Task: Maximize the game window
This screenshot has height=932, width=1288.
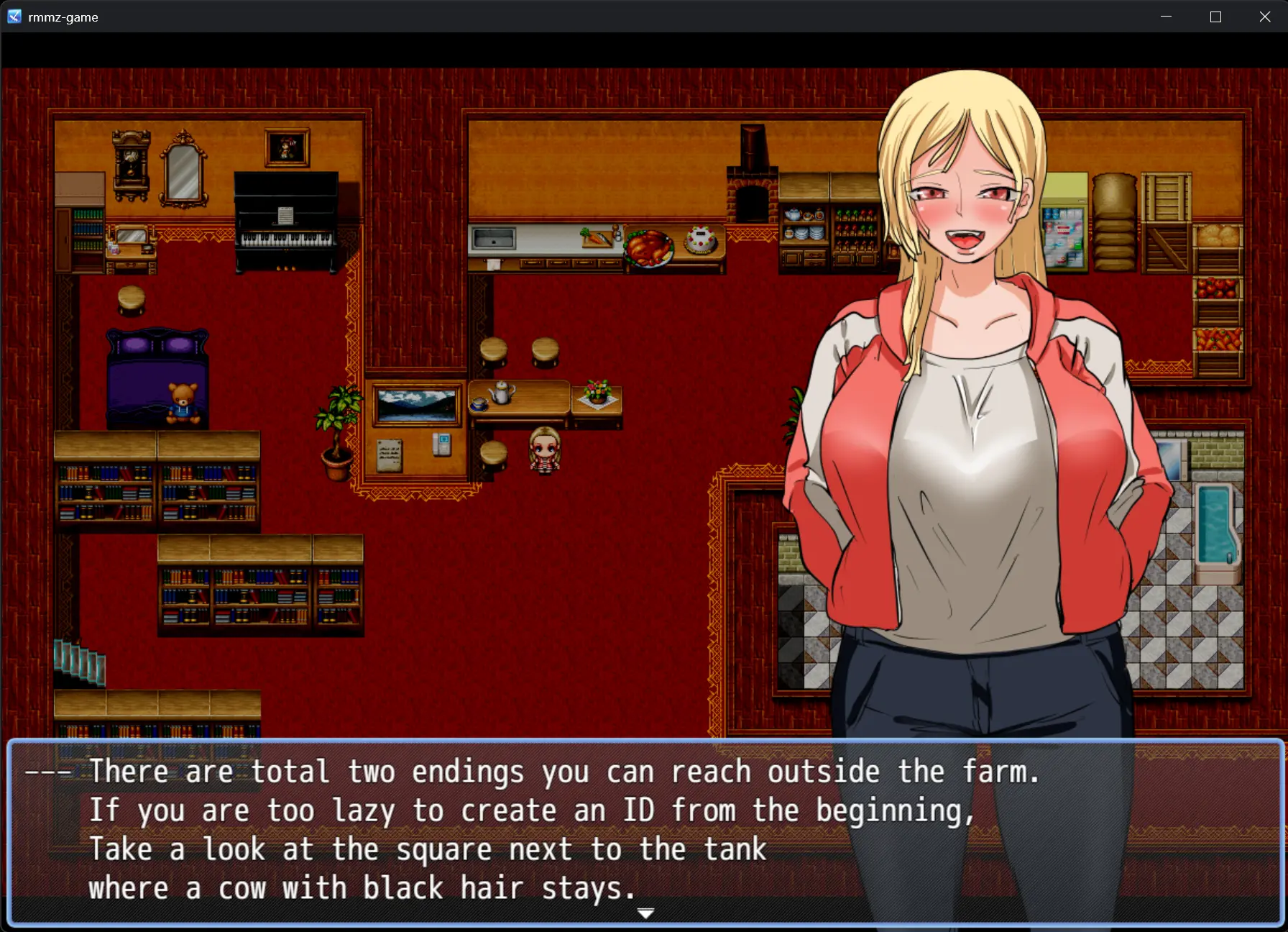Action: point(1215,17)
